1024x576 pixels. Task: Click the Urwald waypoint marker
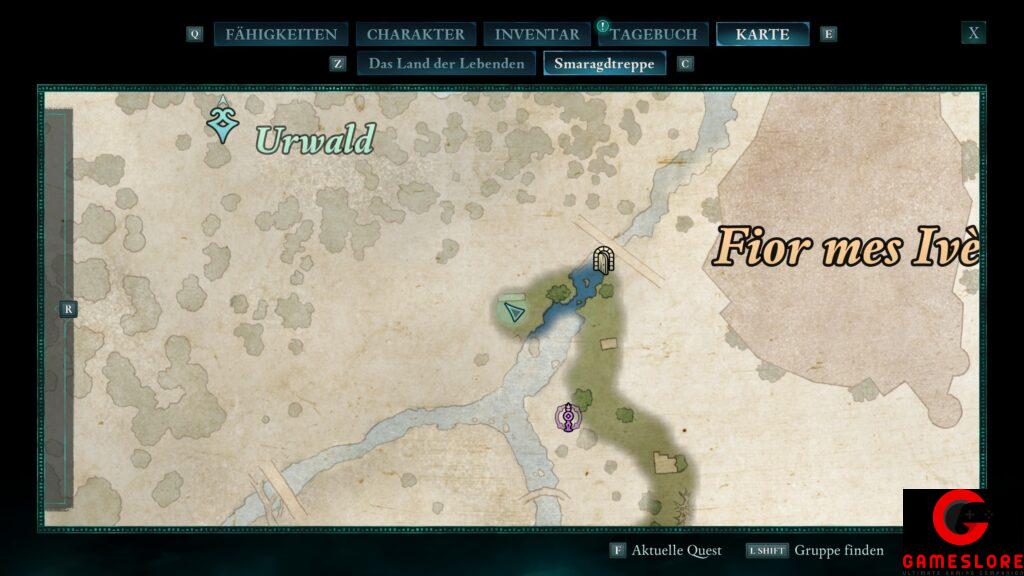tap(222, 121)
